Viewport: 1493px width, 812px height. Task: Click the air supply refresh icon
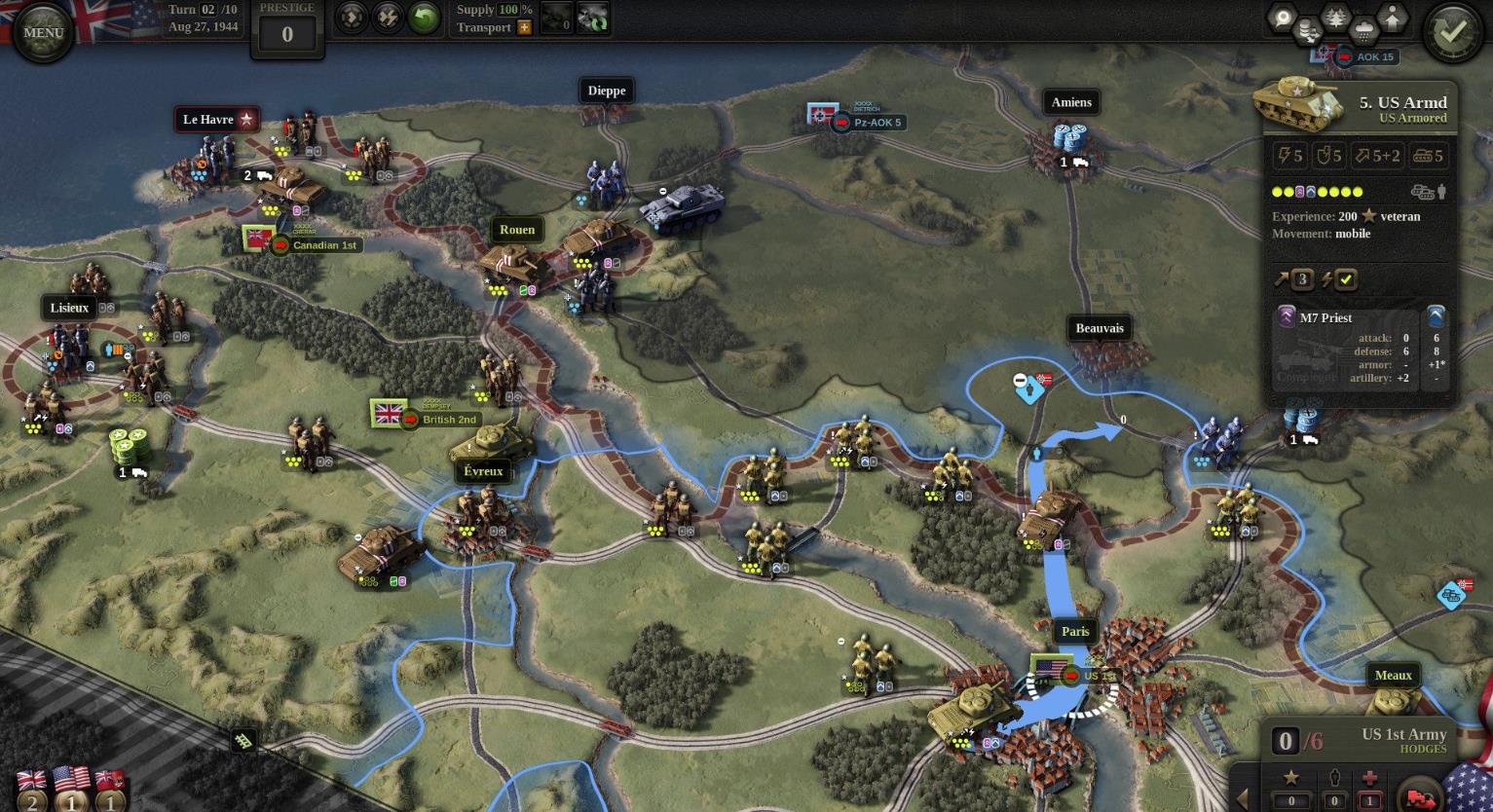[x=593, y=18]
